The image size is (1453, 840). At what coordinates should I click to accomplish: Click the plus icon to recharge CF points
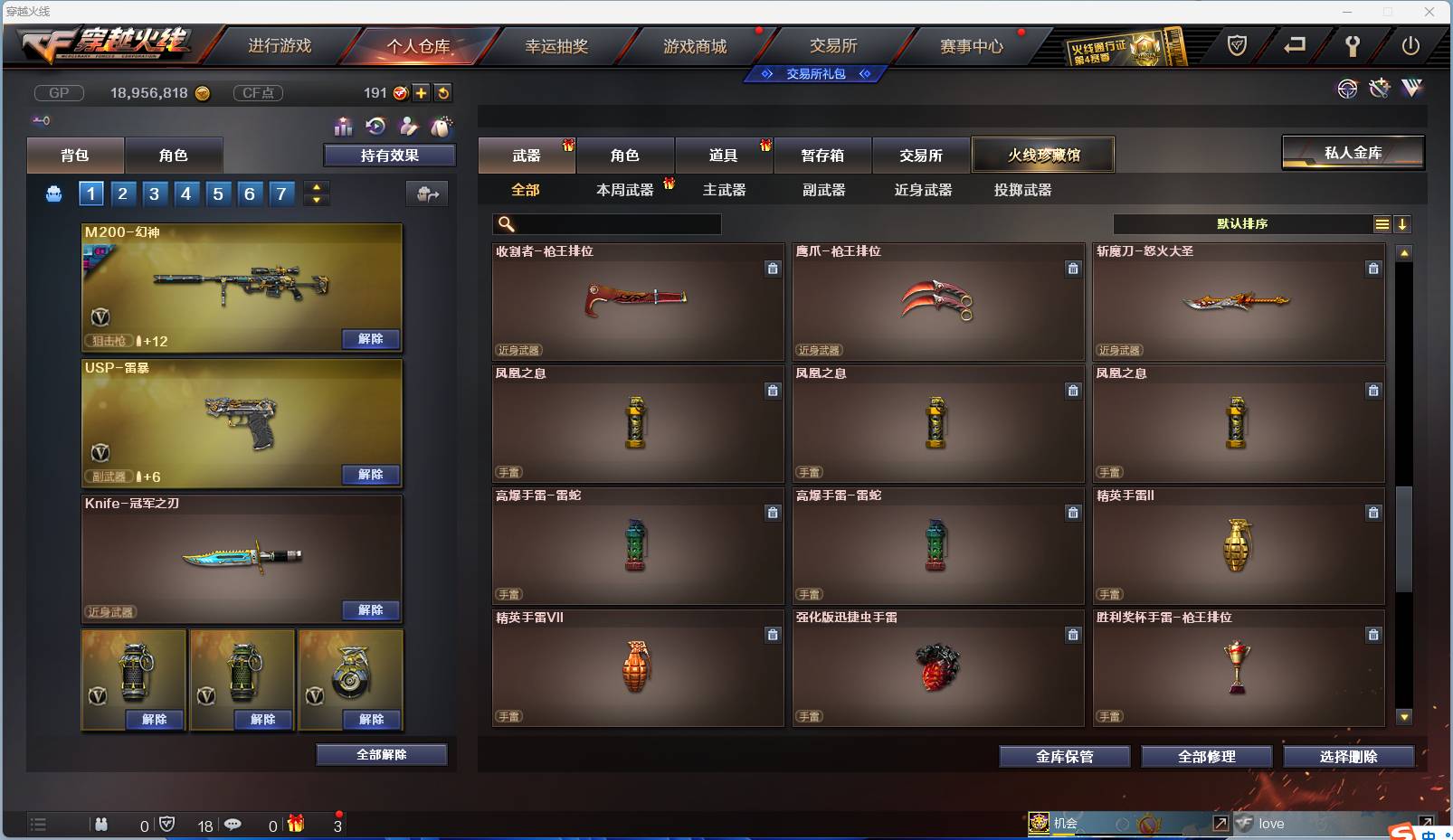coord(422,92)
